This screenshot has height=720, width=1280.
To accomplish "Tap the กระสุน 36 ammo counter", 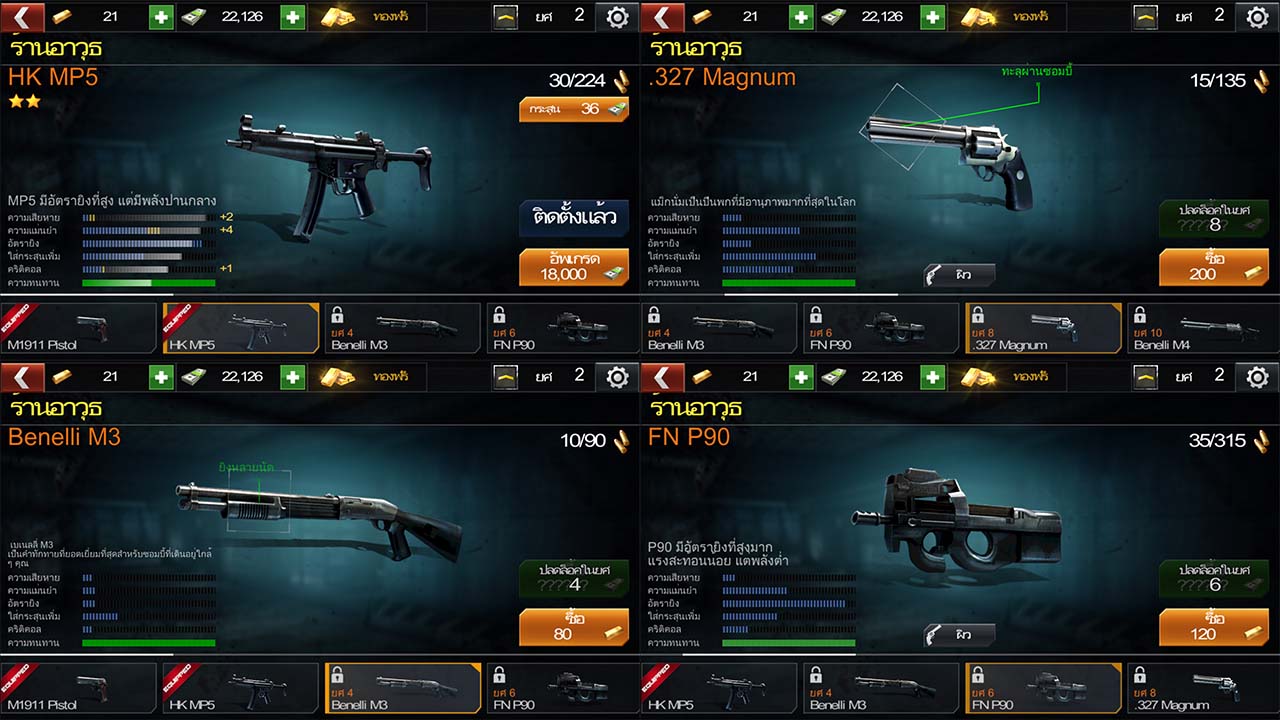I will pos(573,109).
